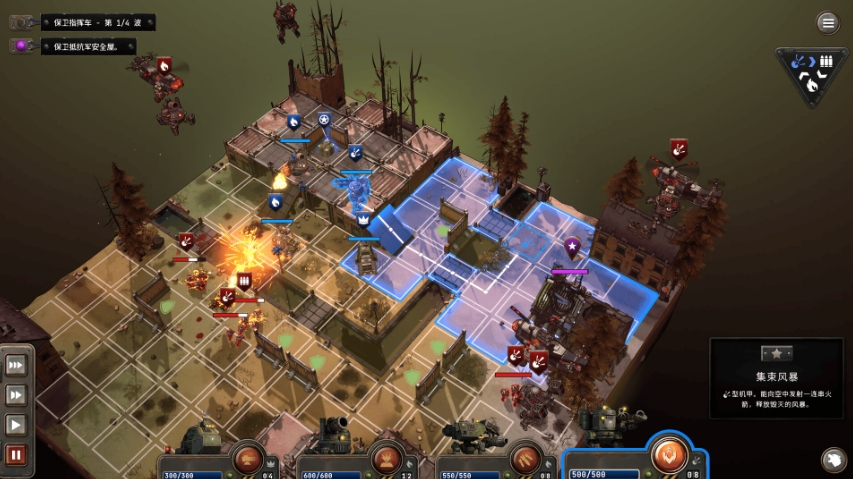Open the weapon-type counter triangle chart
Screen dimensions: 853x479
[x=811, y=74]
